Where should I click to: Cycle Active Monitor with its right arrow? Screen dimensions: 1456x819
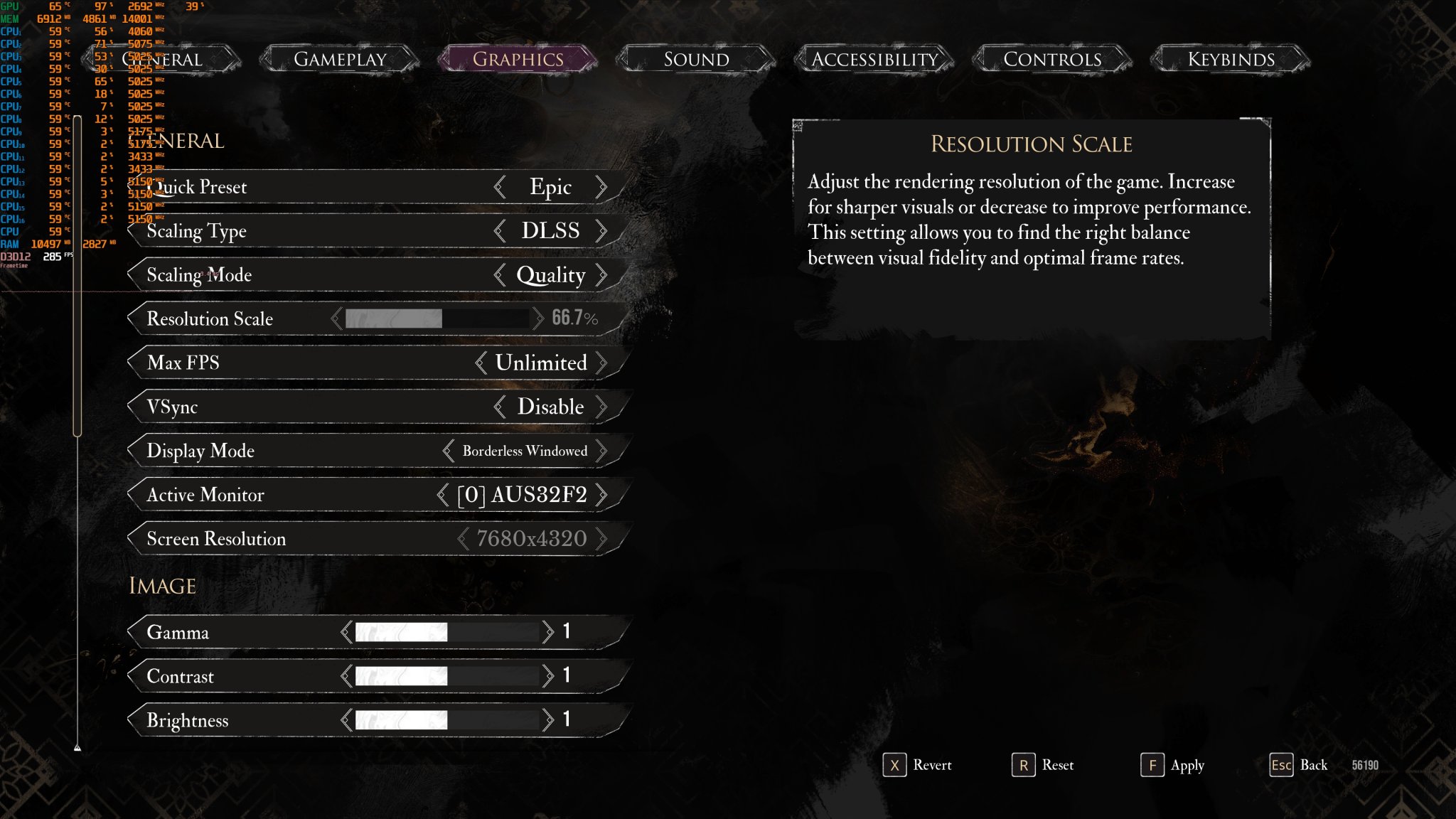click(x=601, y=495)
